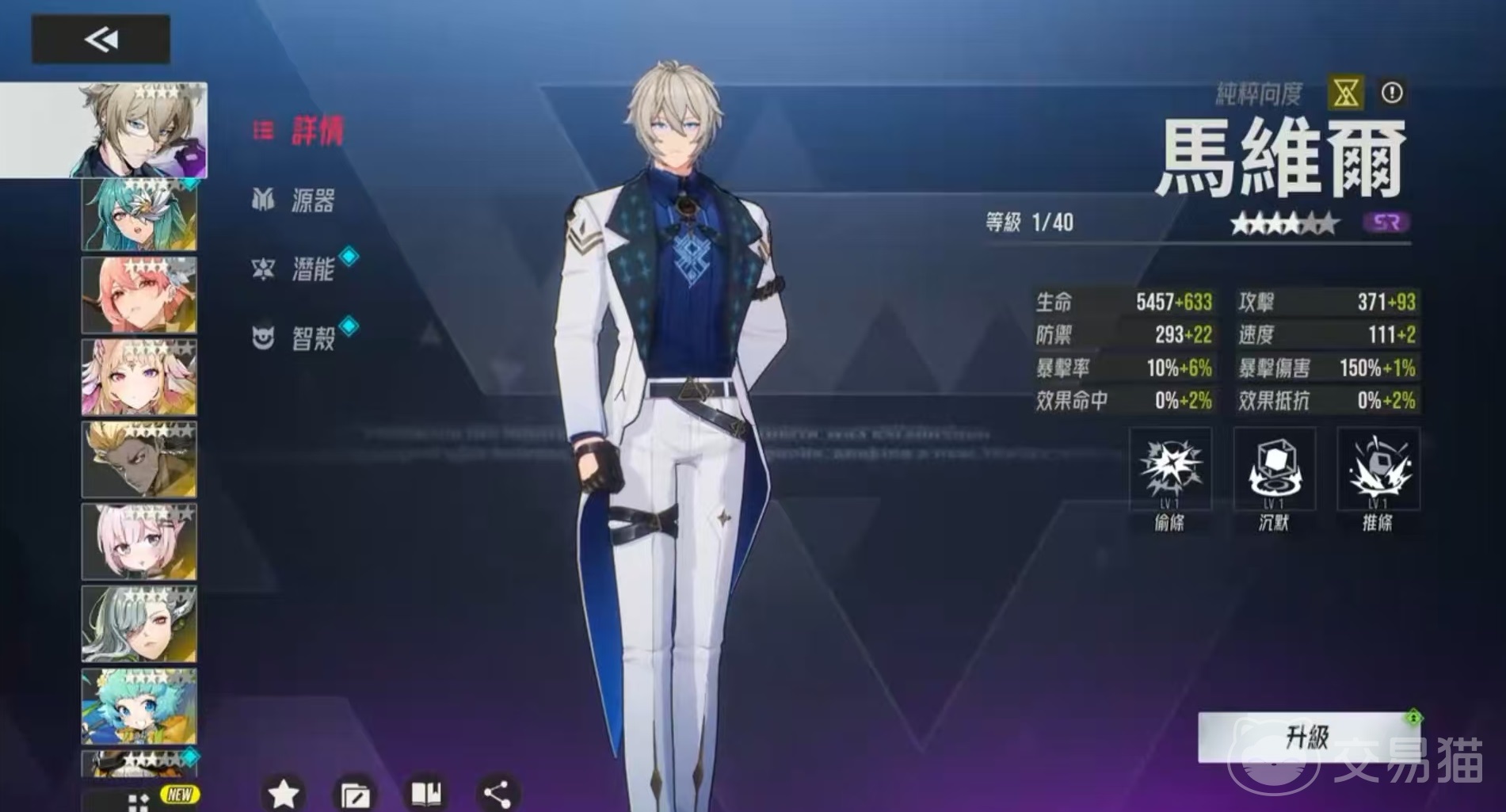Switch to the 源器 tab
1506x812 pixels.
point(312,202)
